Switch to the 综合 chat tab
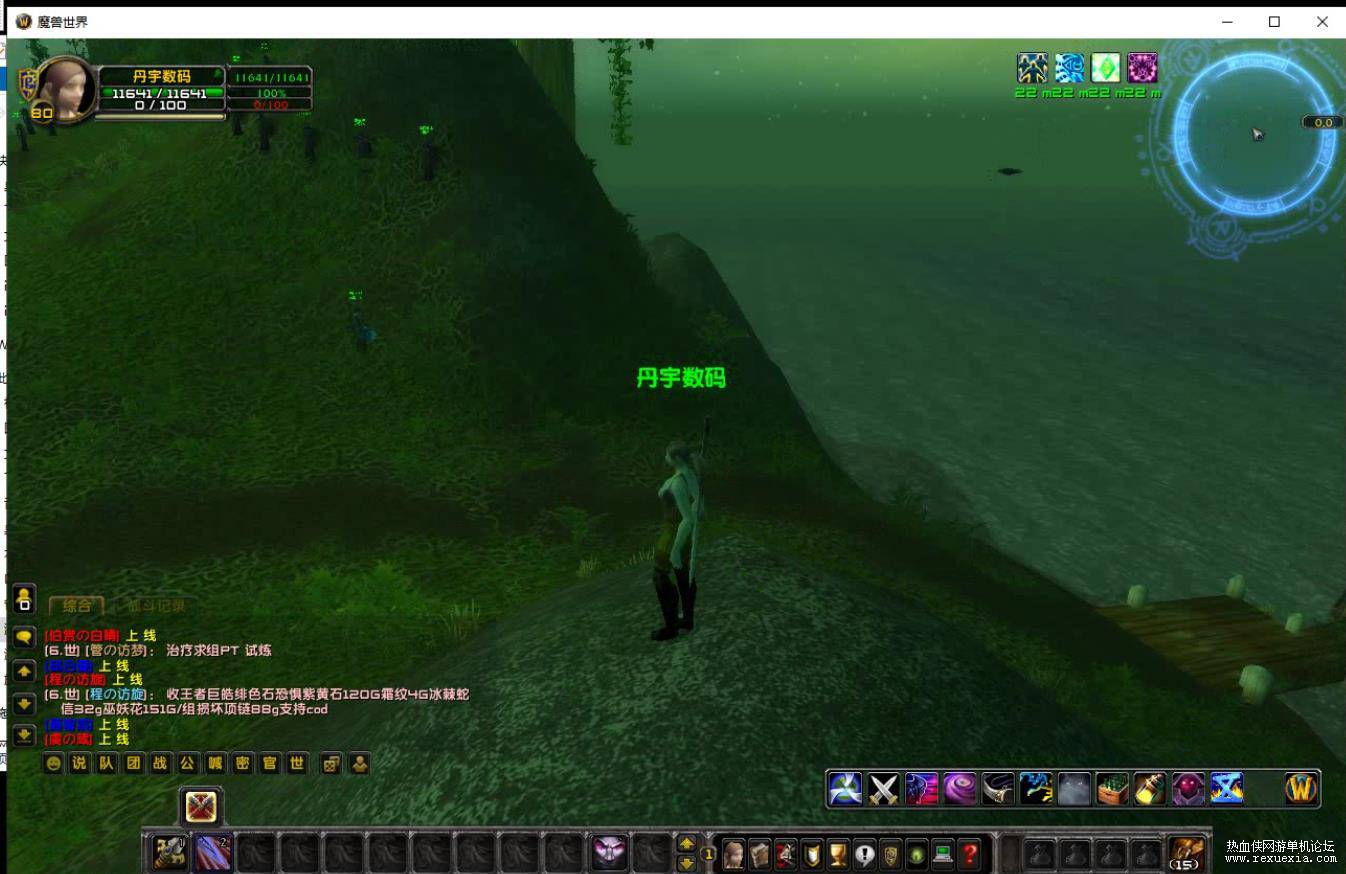Screen dimensions: 1346x874 click(x=76, y=605)
